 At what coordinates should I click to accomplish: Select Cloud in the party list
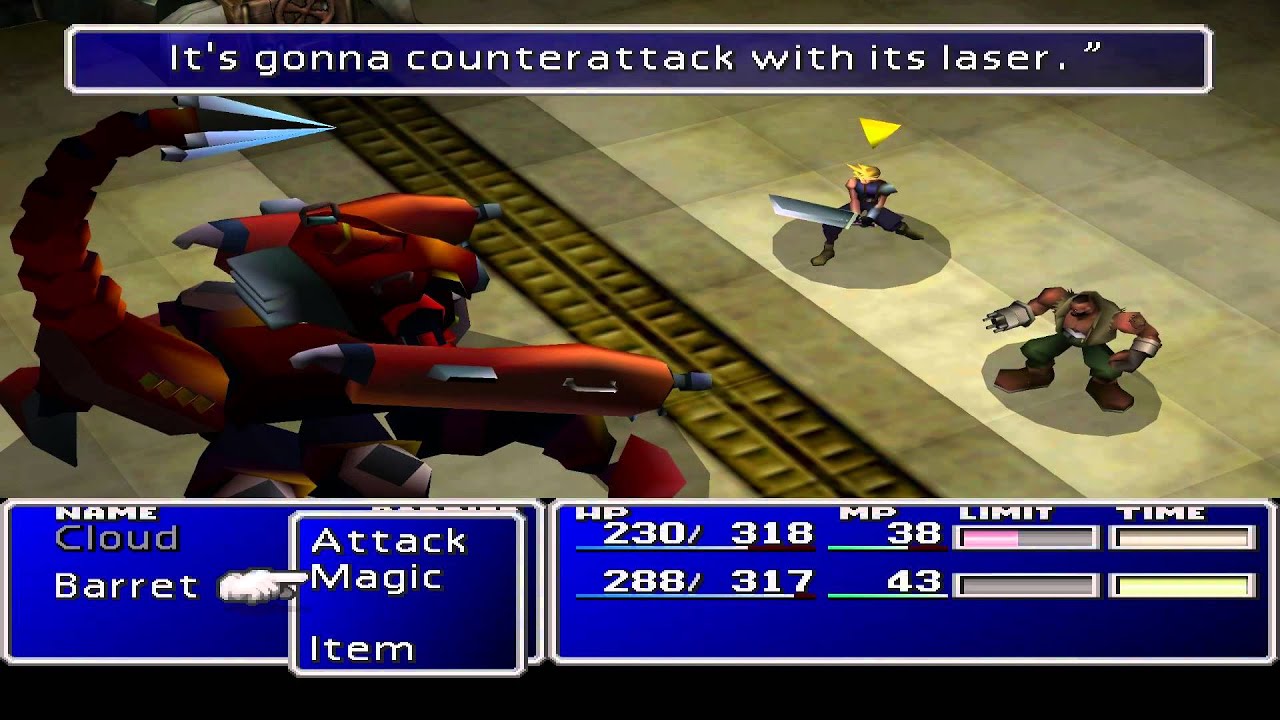(x=116, y=539)
